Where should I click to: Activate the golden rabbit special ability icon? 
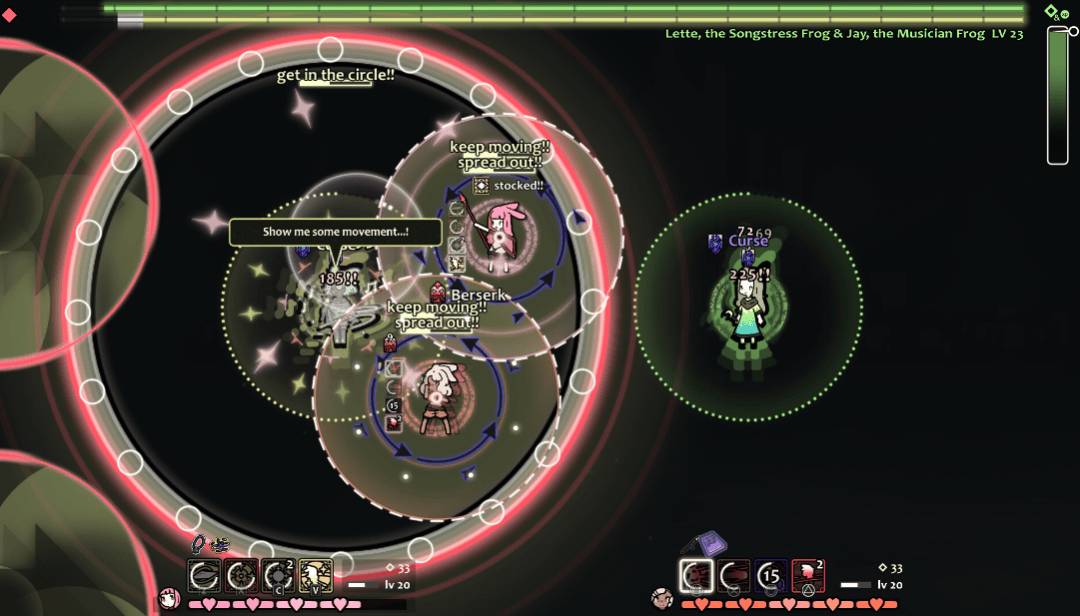click(x=316, y=576)
